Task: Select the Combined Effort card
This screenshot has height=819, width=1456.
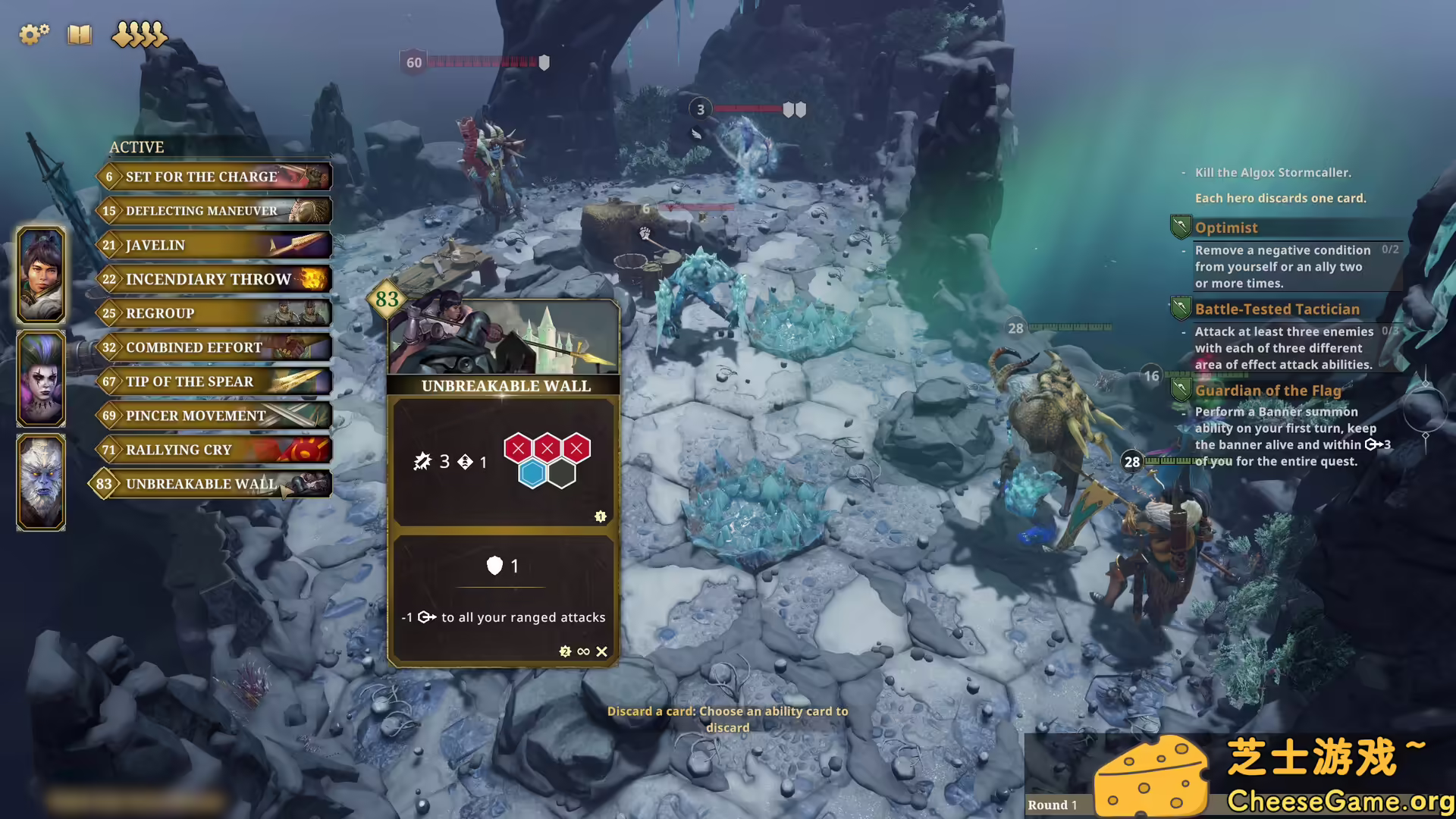Action: click(x=215, y=347)
